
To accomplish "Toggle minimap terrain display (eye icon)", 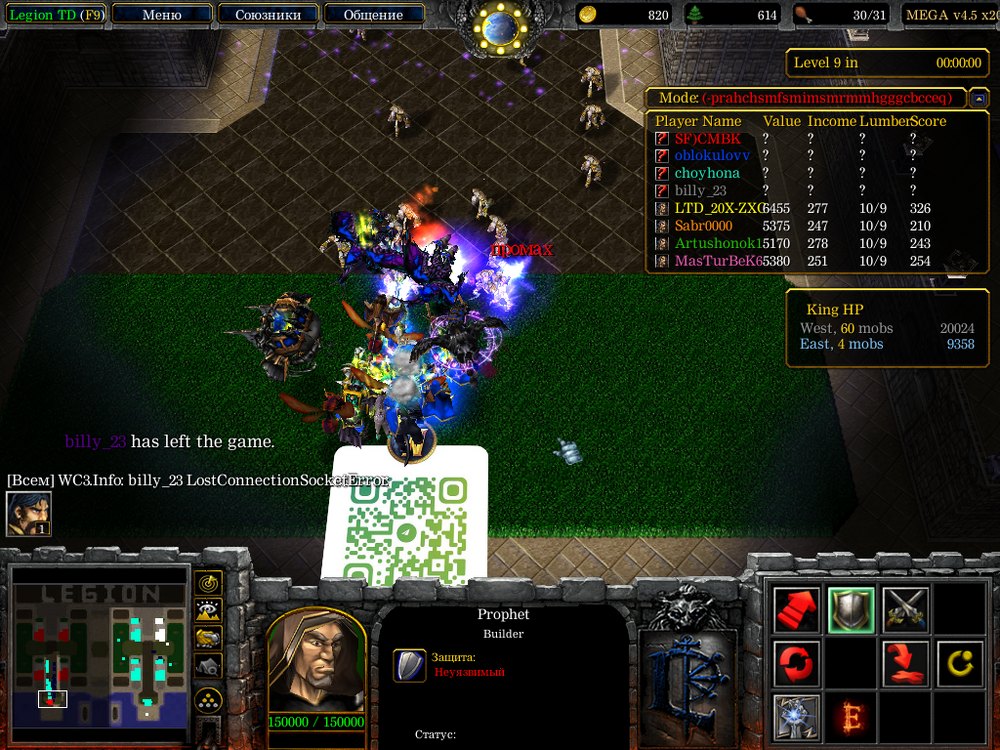I will (x=208, y=610).
